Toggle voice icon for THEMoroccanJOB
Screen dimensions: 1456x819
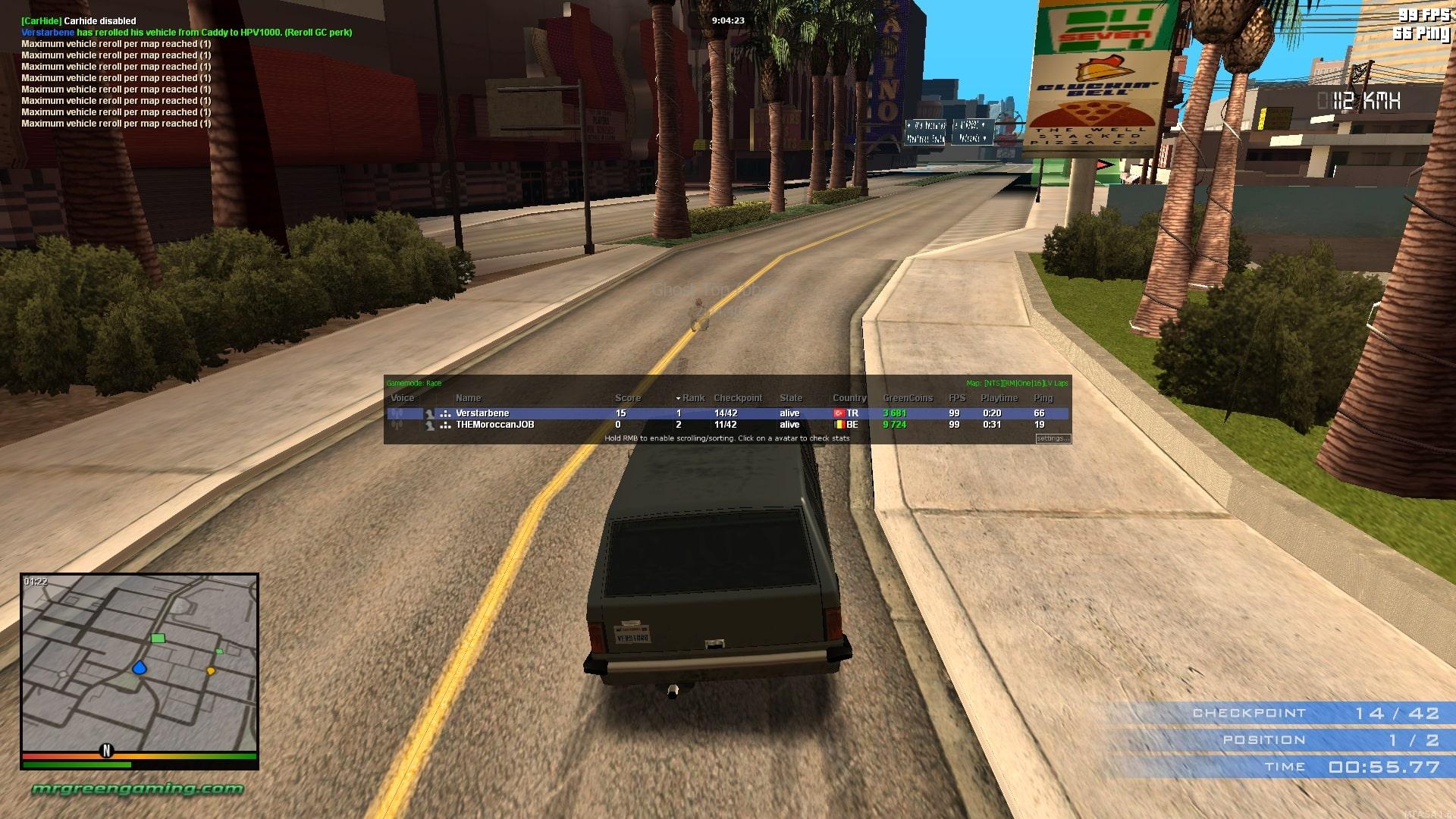(396, 425)
